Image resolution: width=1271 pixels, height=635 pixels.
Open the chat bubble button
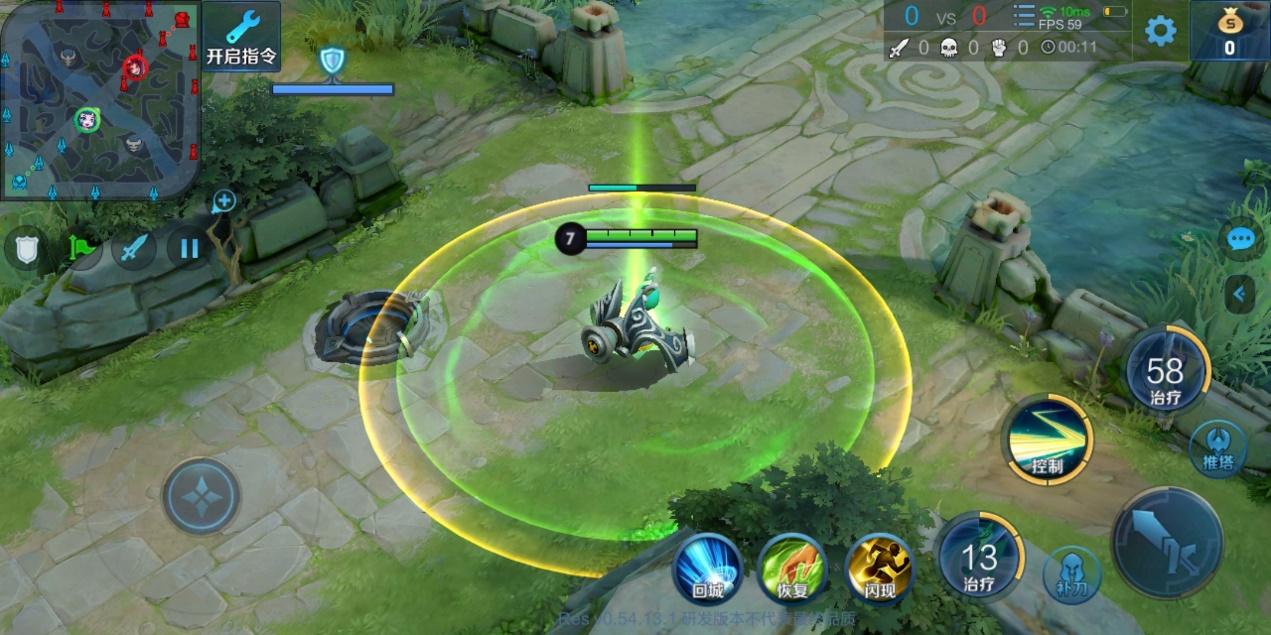1241,239
